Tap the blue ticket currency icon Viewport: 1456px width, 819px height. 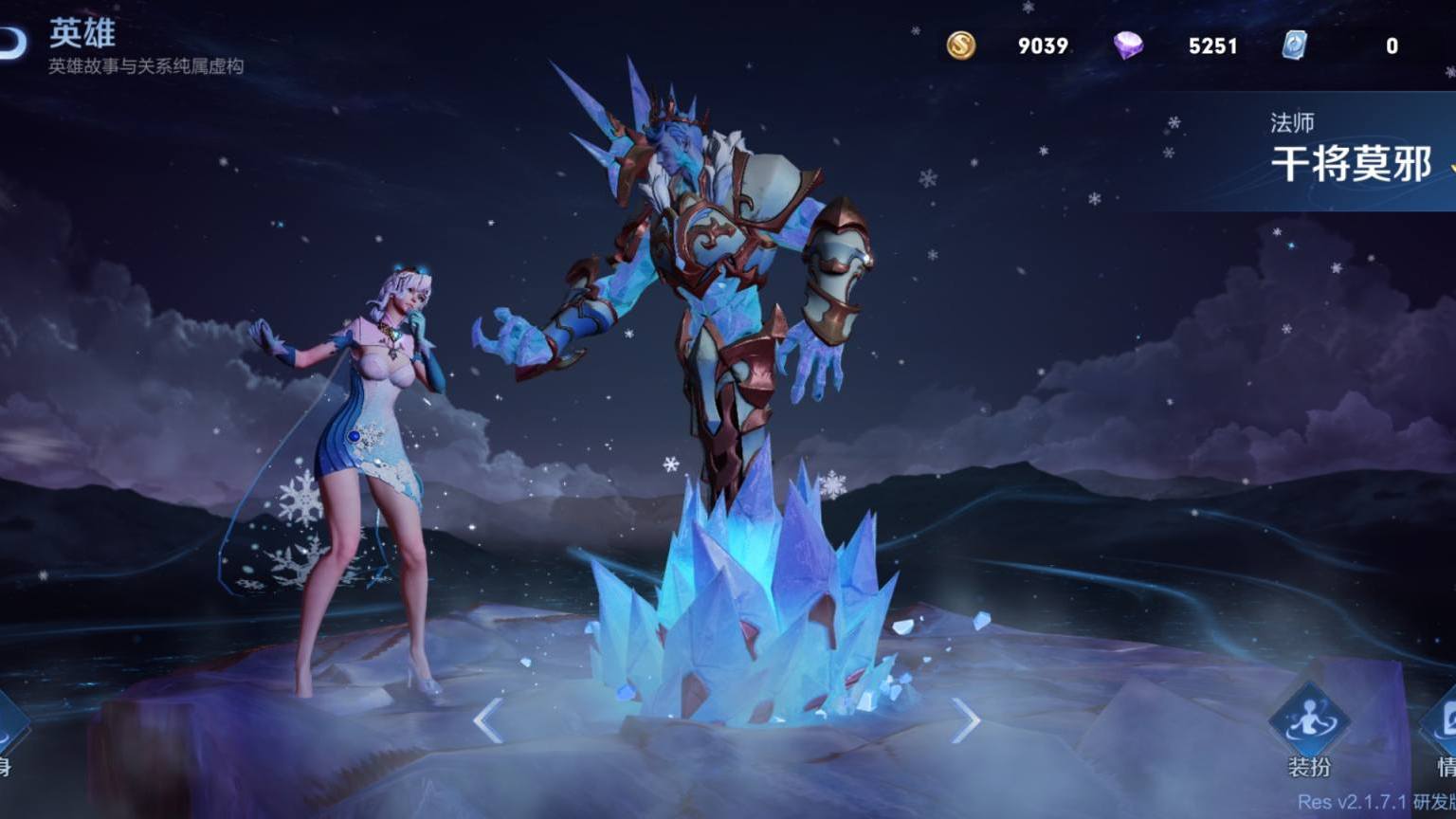tap(1295, 45)
